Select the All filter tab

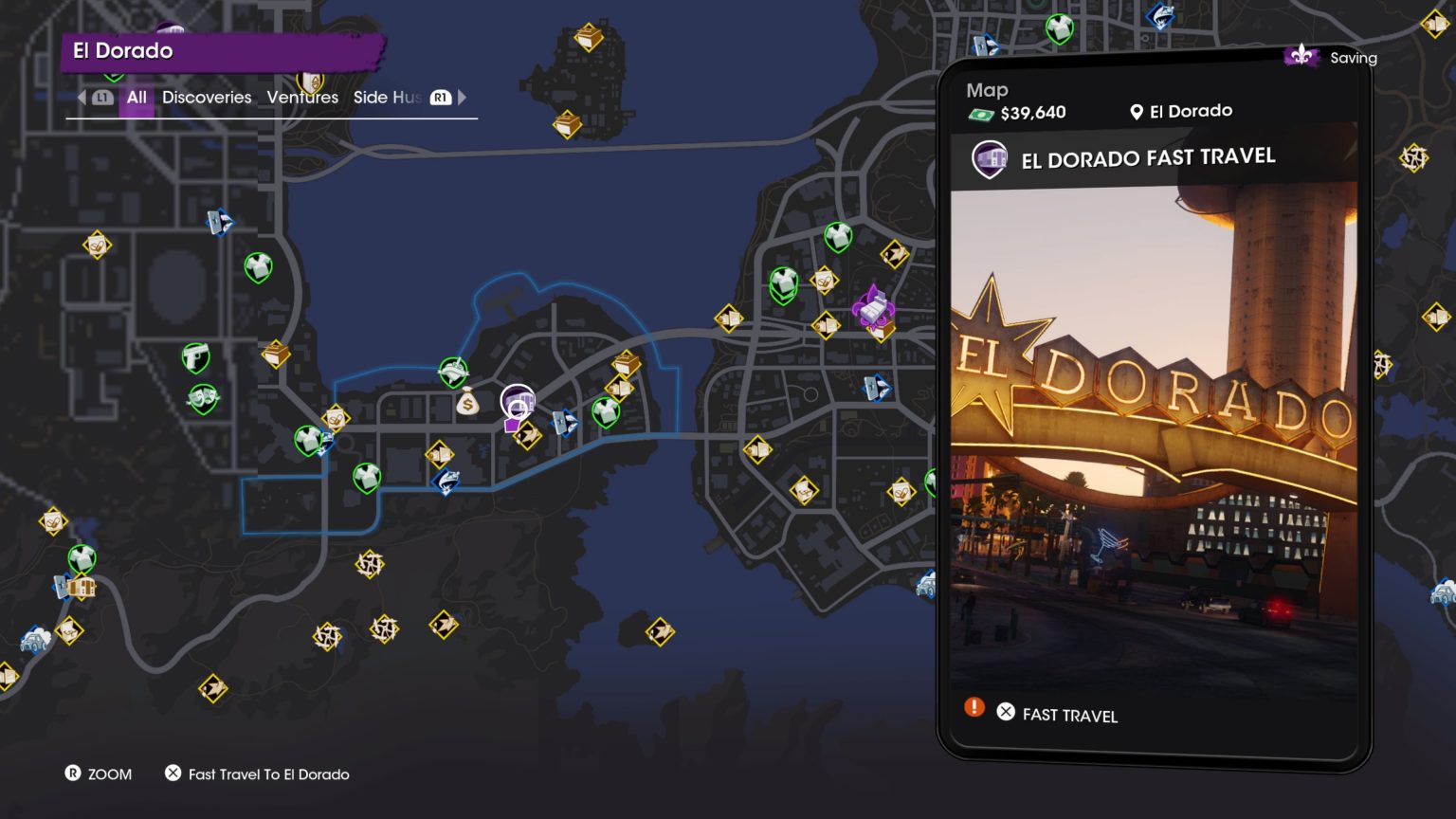click(136, 97)
